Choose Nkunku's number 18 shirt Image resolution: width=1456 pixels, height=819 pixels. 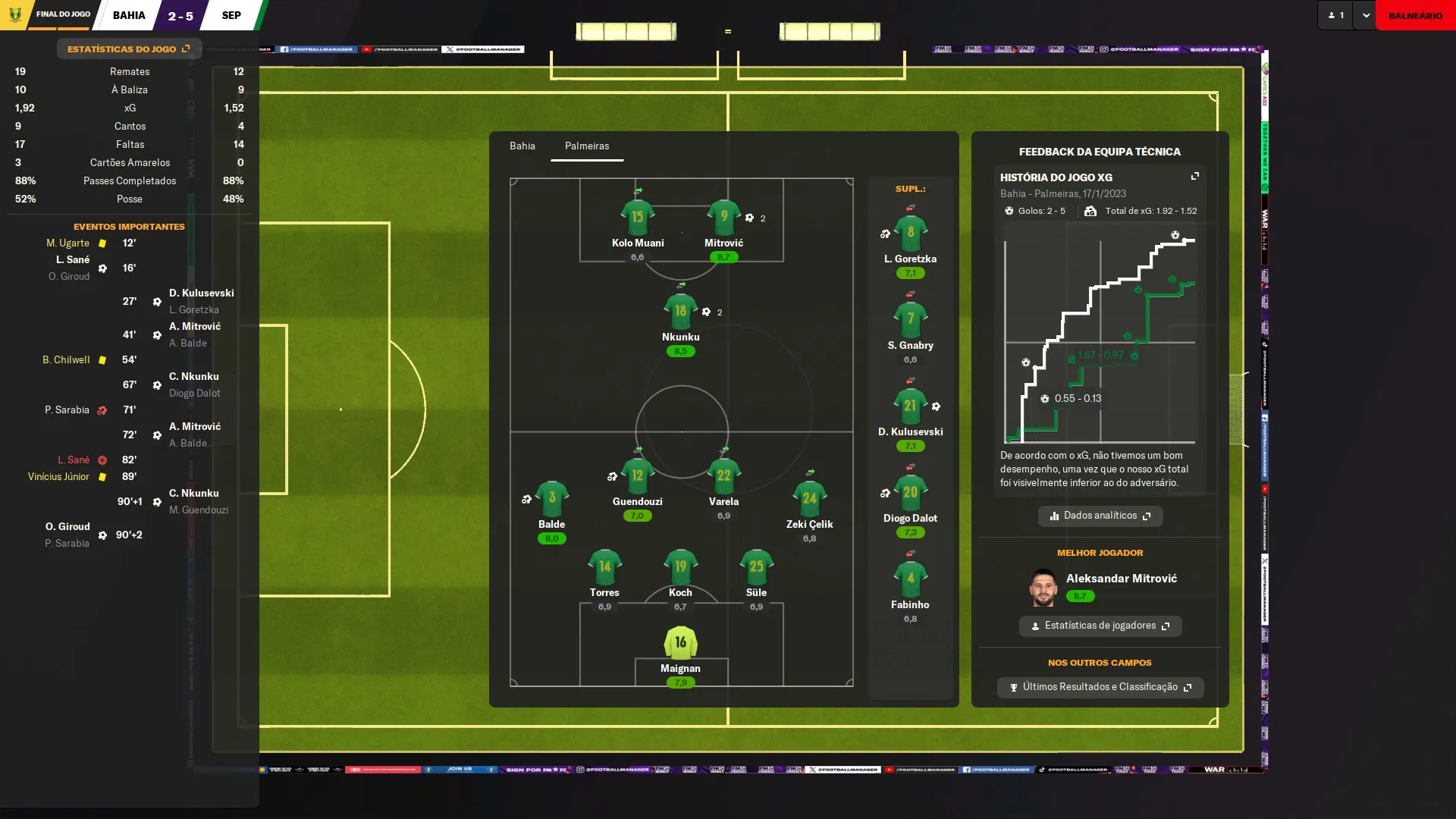(x=680, y=312)
